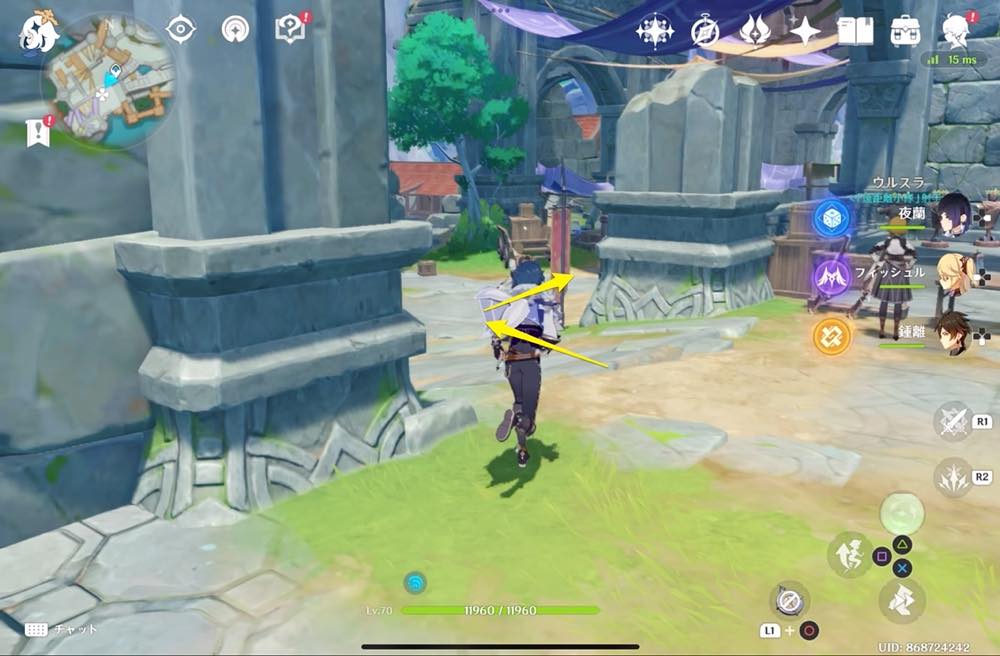This screenshot has height=656, width=1000.
Task: Open the character profile head icon
Action: 957,31
